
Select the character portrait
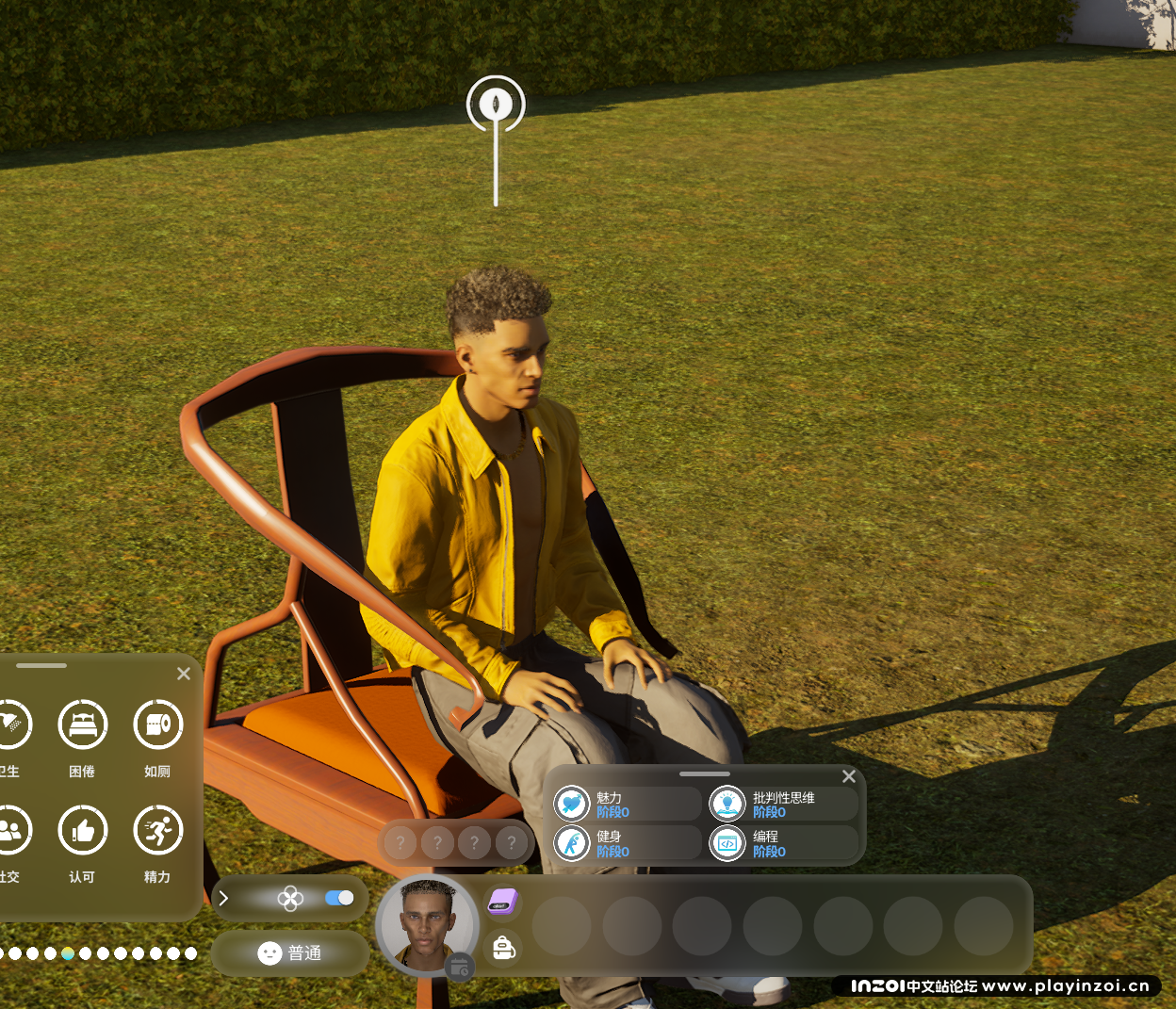pyautogui.click(x=428, y=925)
